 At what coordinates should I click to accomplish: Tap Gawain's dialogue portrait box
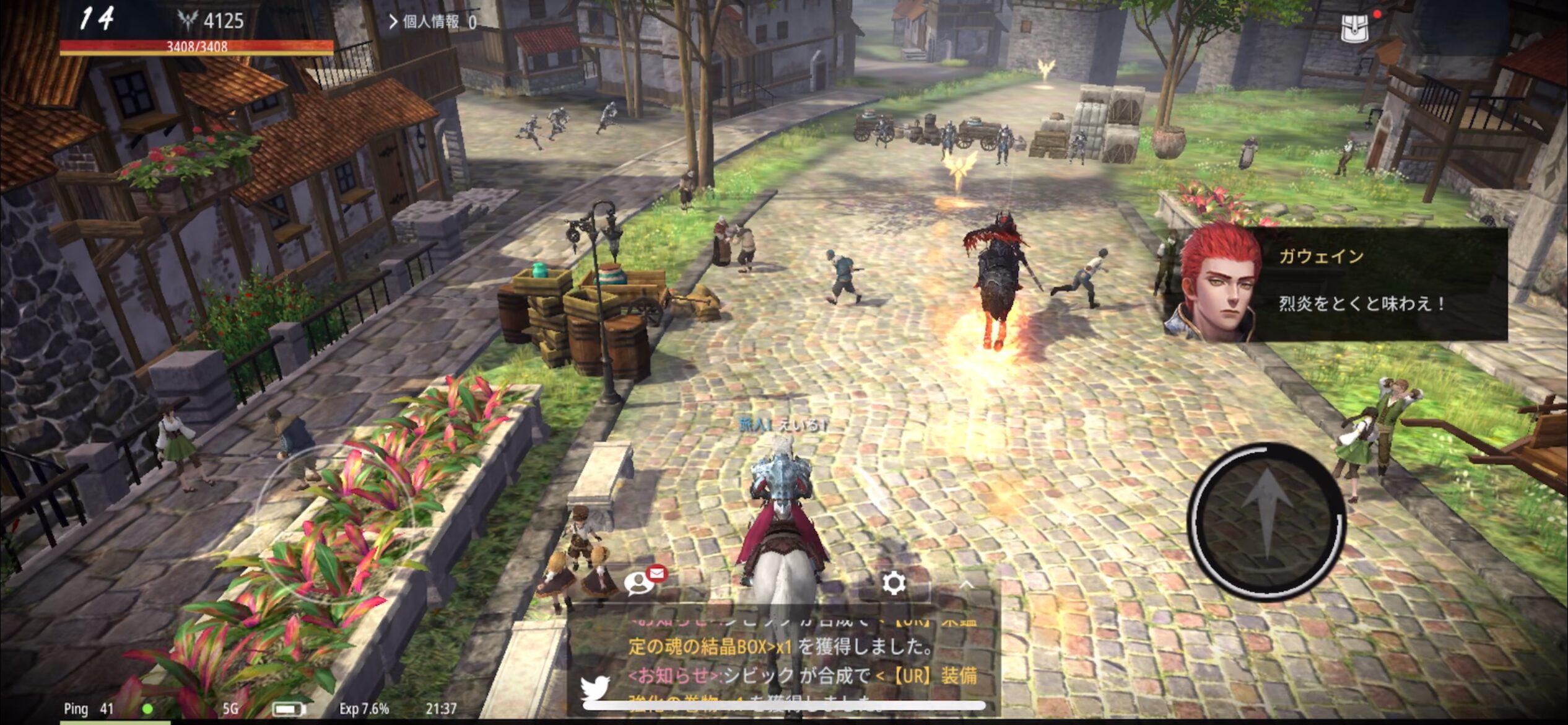[1335, 284]
